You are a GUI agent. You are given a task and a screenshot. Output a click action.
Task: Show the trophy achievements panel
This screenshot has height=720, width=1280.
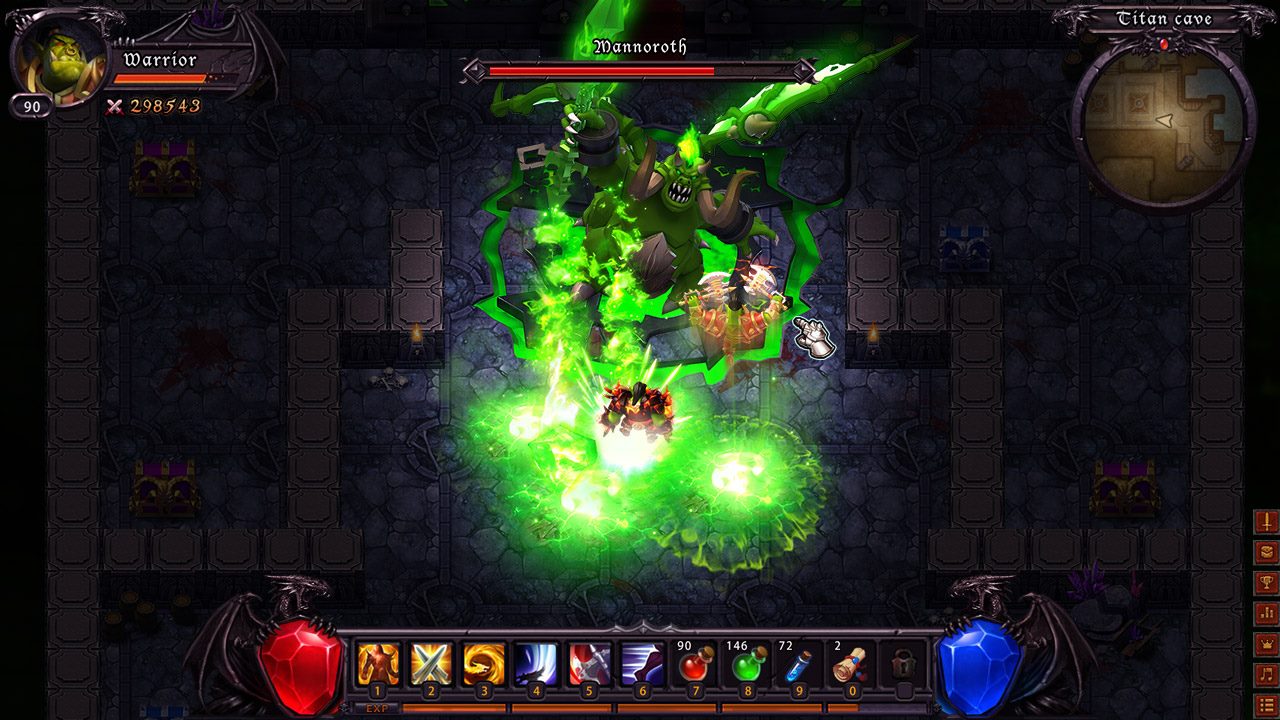click(1266, 583)
